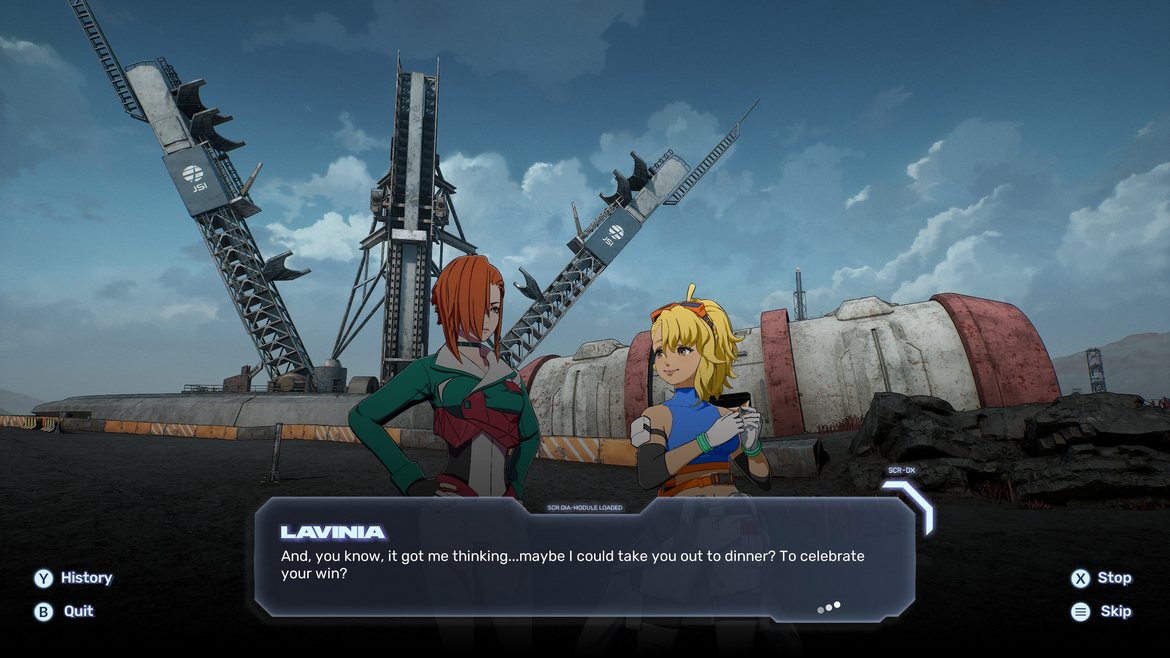The width and height of the screenshot is (1170, 658).
Task: Stop the auto-playing dialogue
Action: tap(1101, 578)
